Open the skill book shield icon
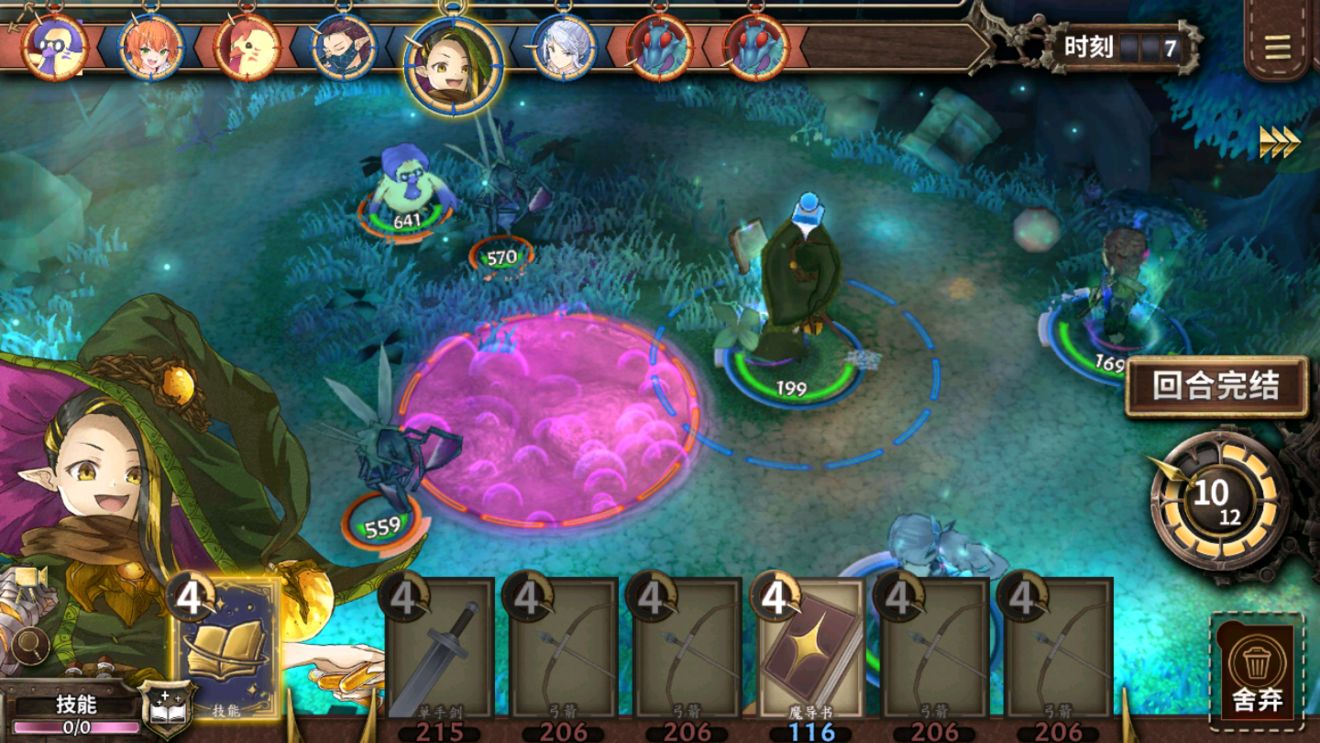The width and height of the screenshot is (1320, 743). [x=167, y=708]
